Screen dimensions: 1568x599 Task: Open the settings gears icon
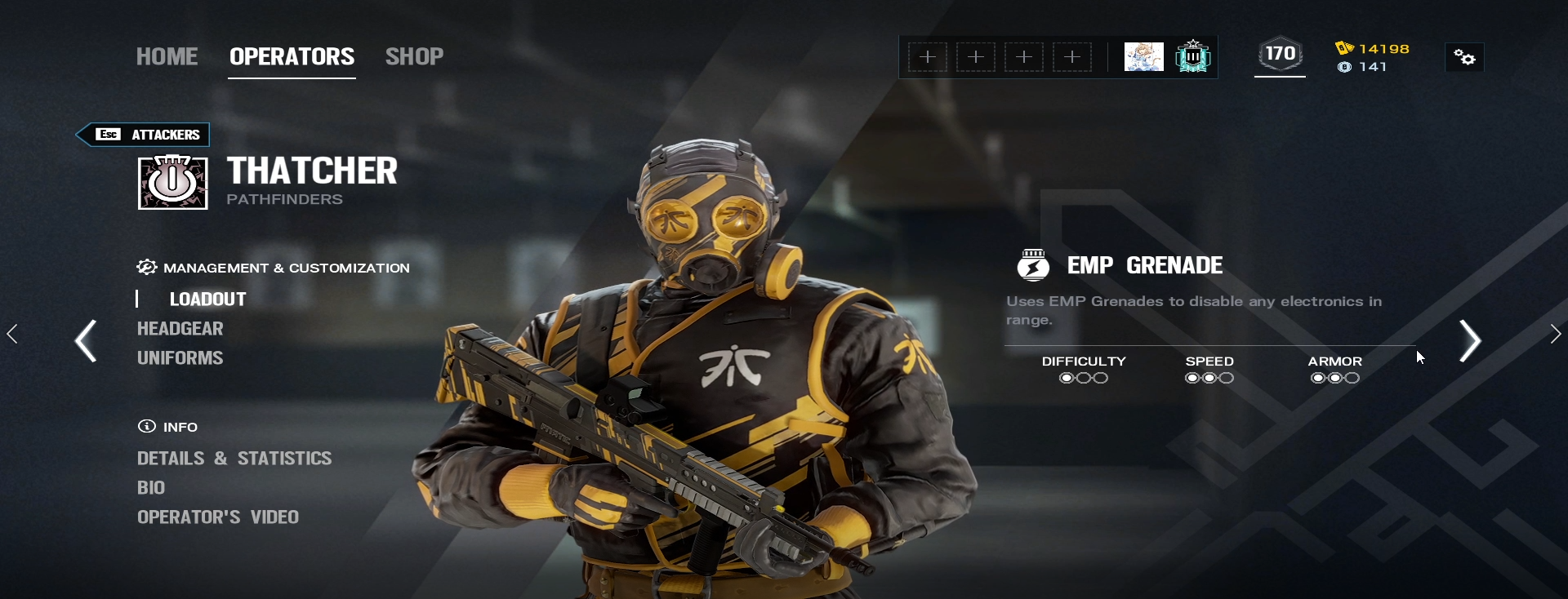click(x=1464, y=57)
